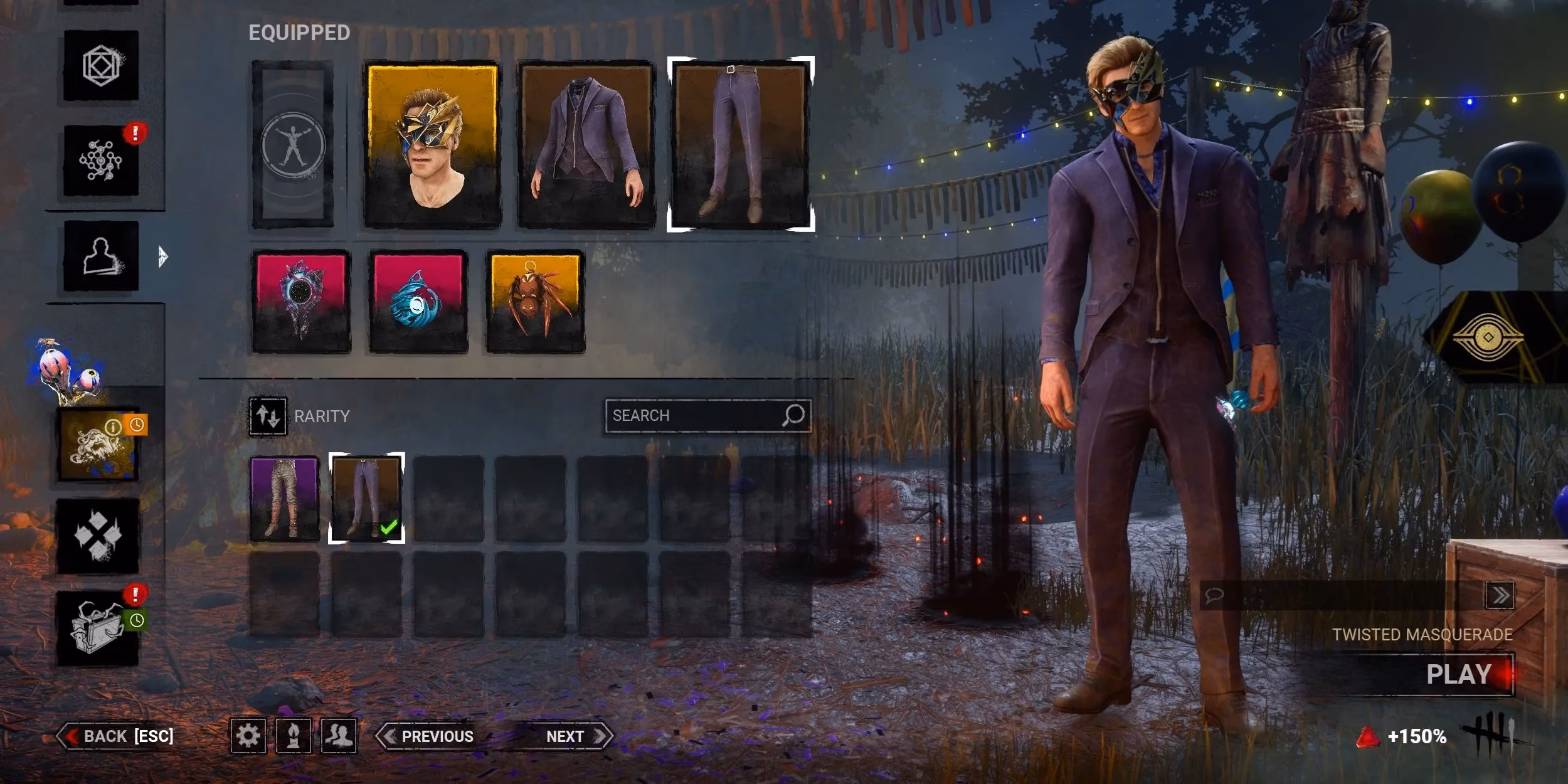Open the Twisted Masquerade event eye icon

coord(1488,337)
